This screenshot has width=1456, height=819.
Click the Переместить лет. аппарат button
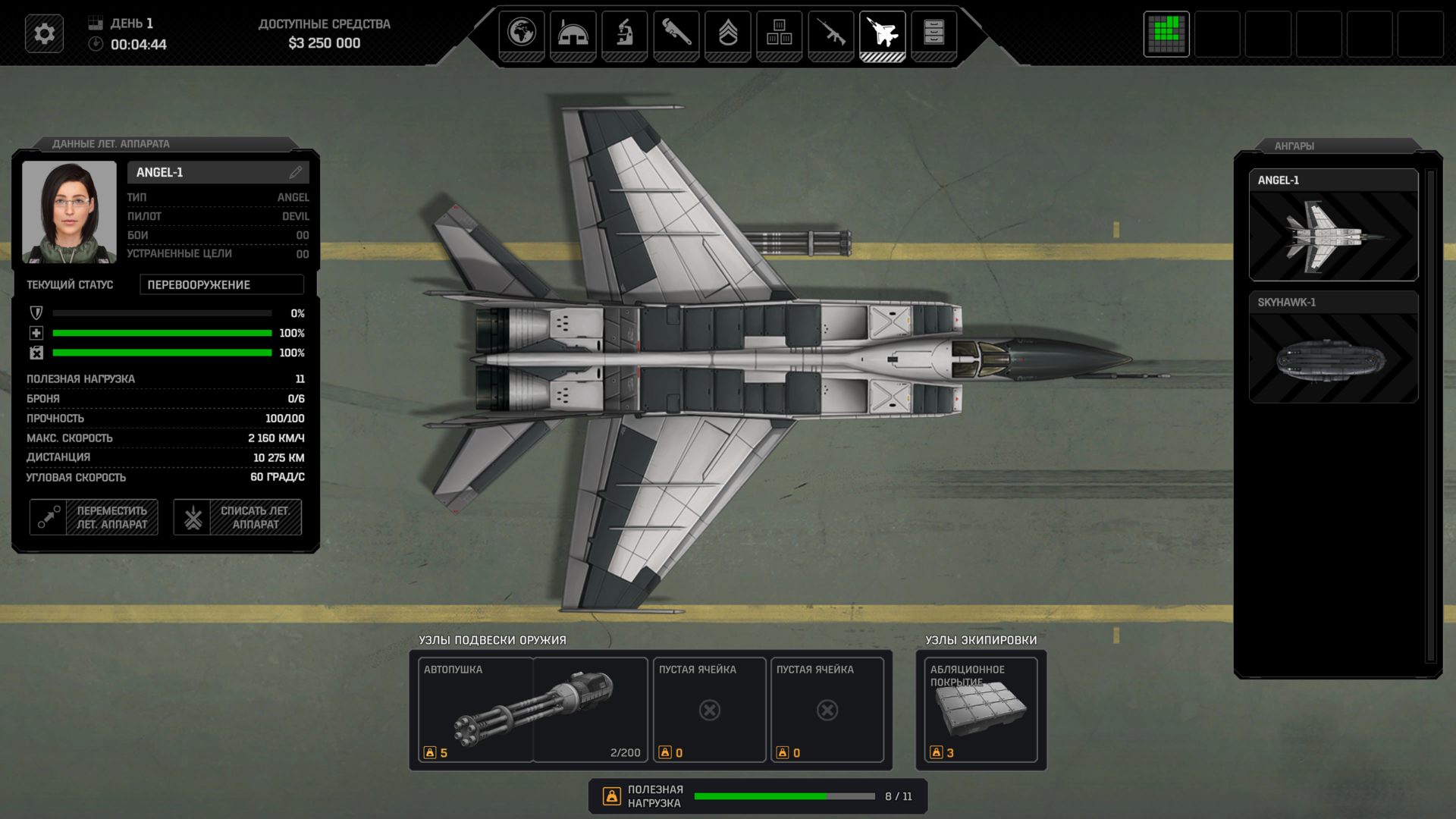94,517
